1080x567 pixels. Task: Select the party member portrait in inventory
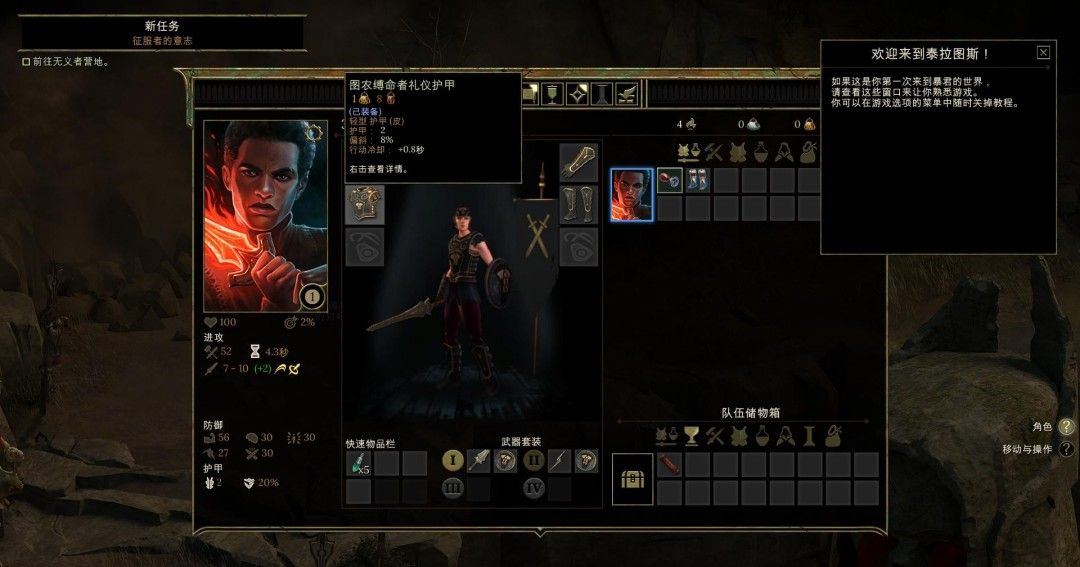pyautogui.click(x=632, y=194)
